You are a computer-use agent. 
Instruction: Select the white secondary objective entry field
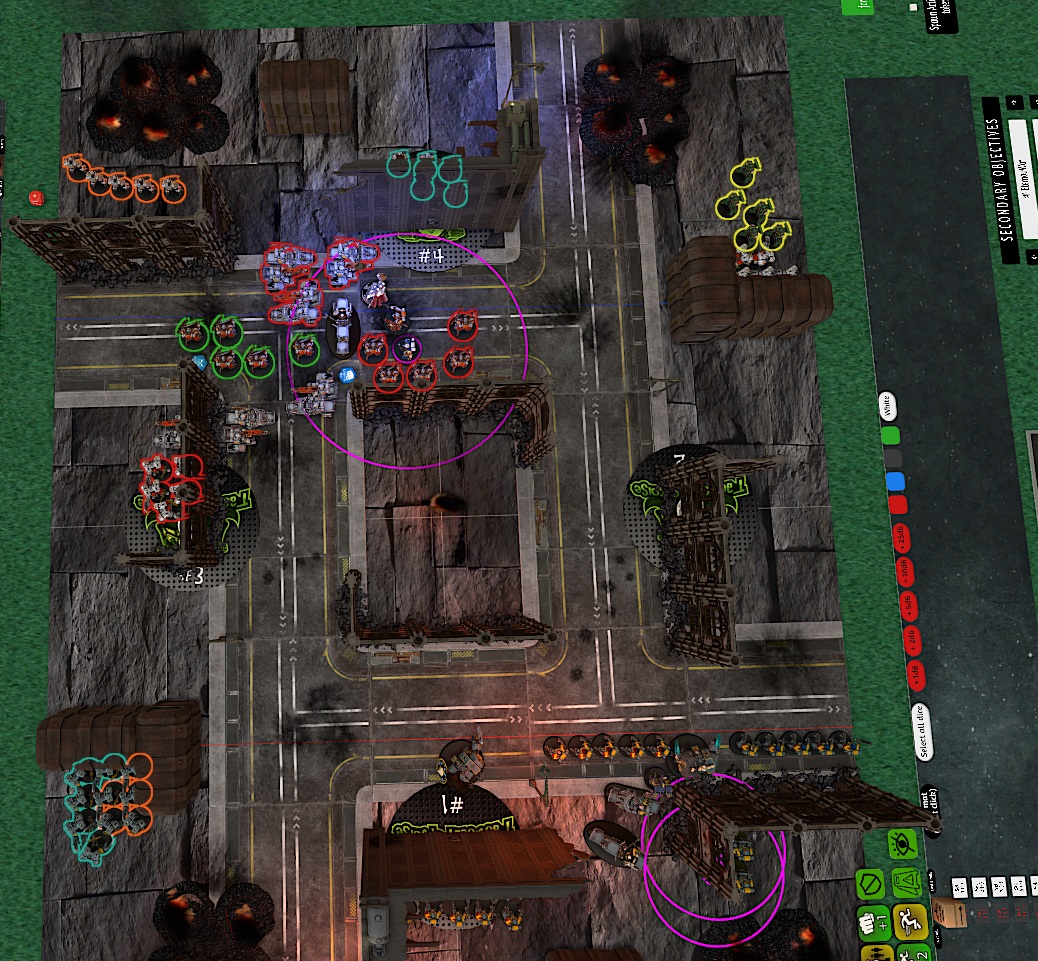click(x=1022, y=180)
